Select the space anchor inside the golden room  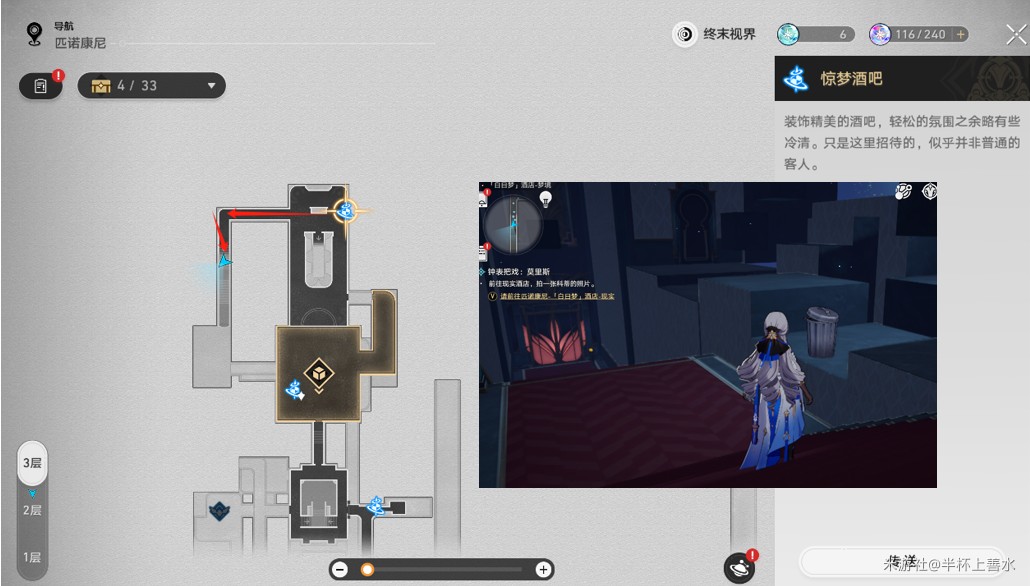(294, 390)
